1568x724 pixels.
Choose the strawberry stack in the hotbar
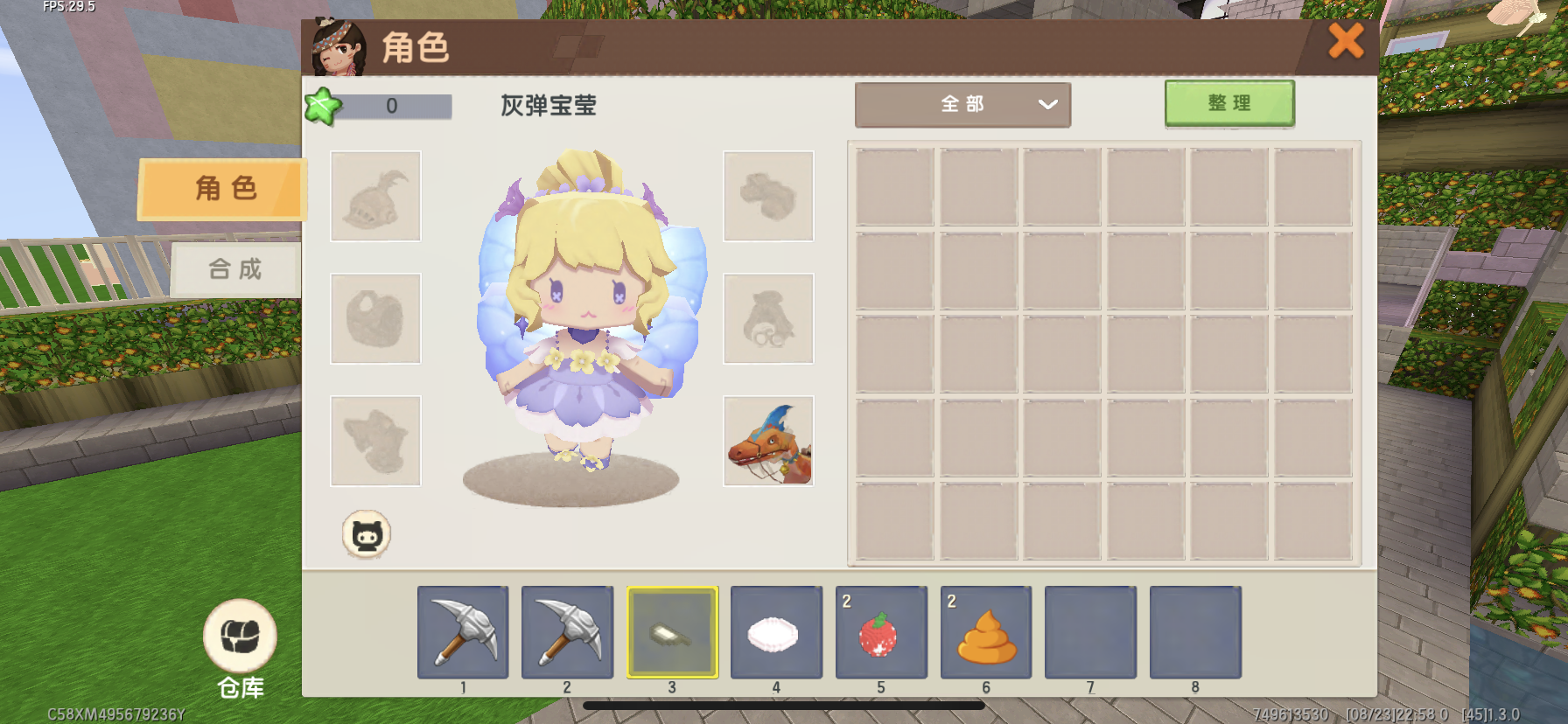coord(881,632)
